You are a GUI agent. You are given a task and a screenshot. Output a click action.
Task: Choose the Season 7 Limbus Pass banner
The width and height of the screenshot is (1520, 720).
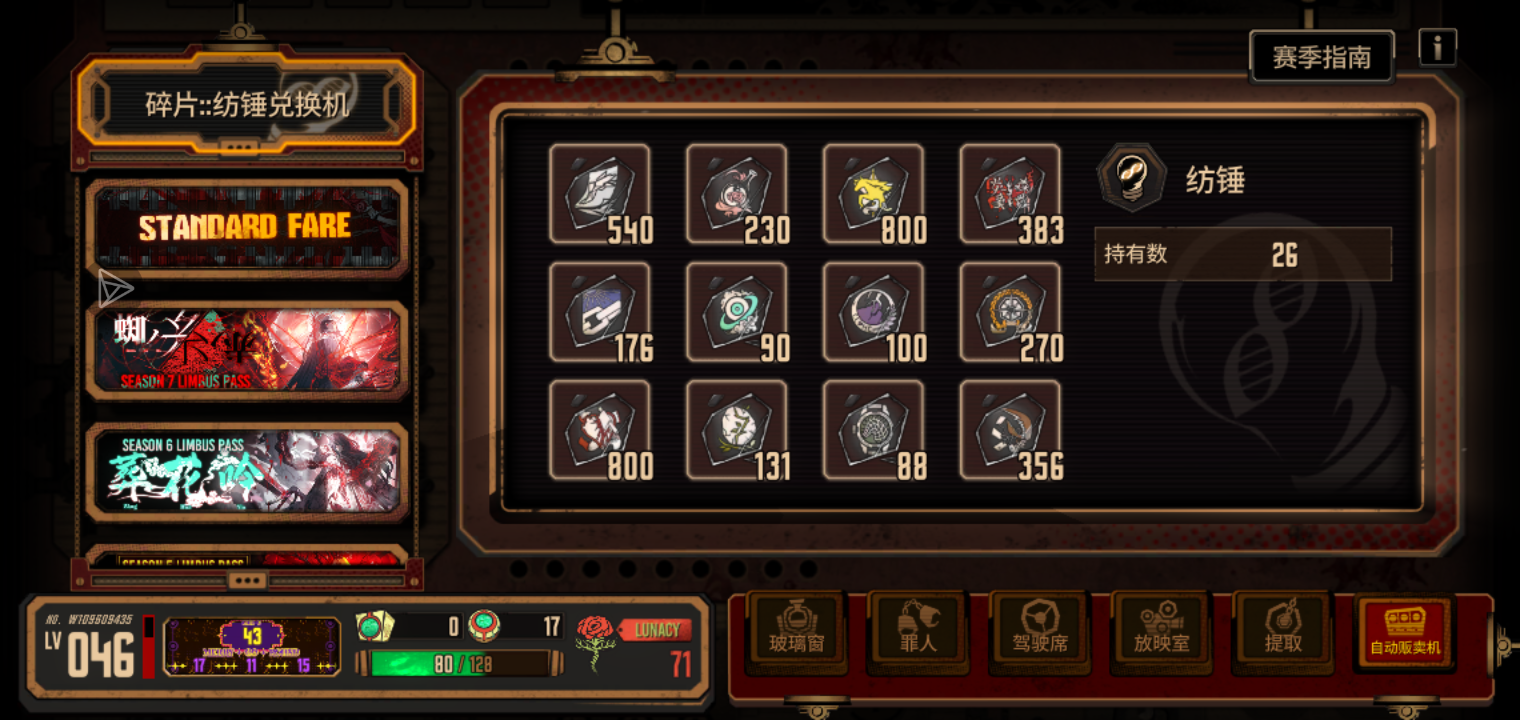tap(246, 350)
